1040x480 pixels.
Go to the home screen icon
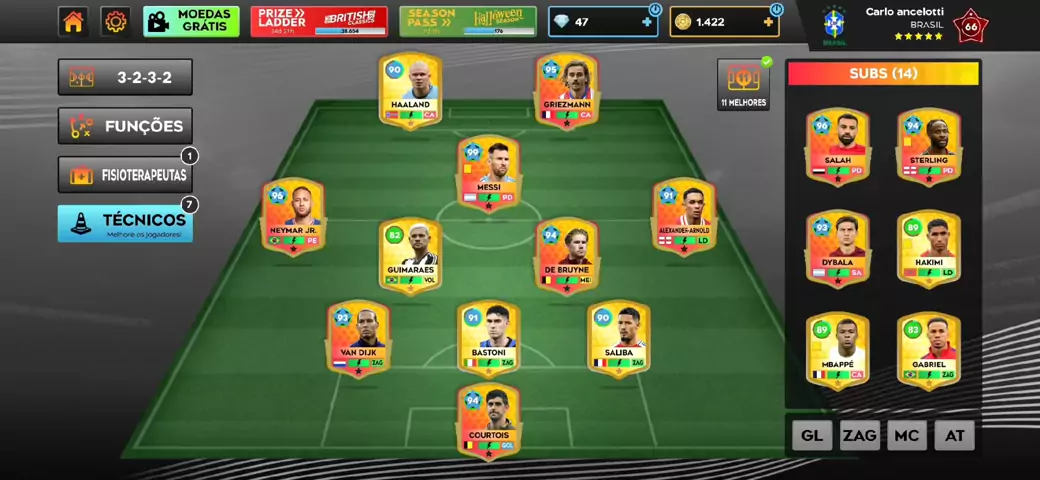click(x=73, y=22)
